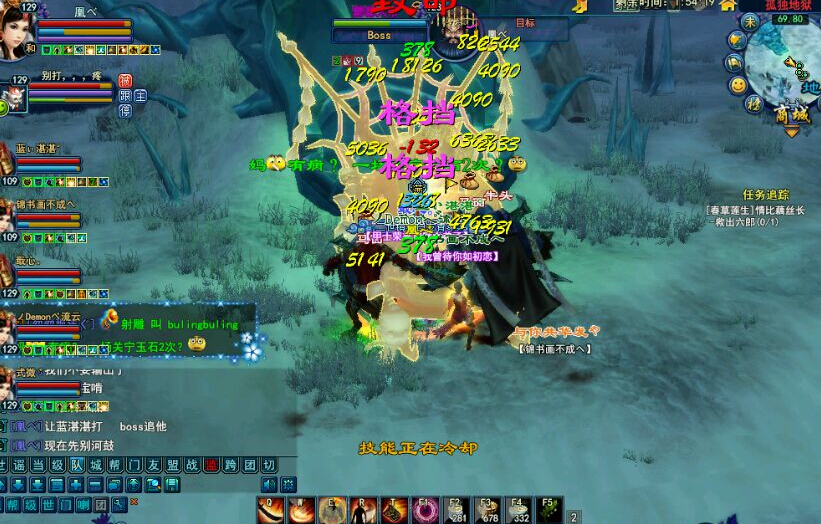Use the F3 consumable with 678 count
The height and width of the screenshot is (524, 821).
tap(487, 510)
